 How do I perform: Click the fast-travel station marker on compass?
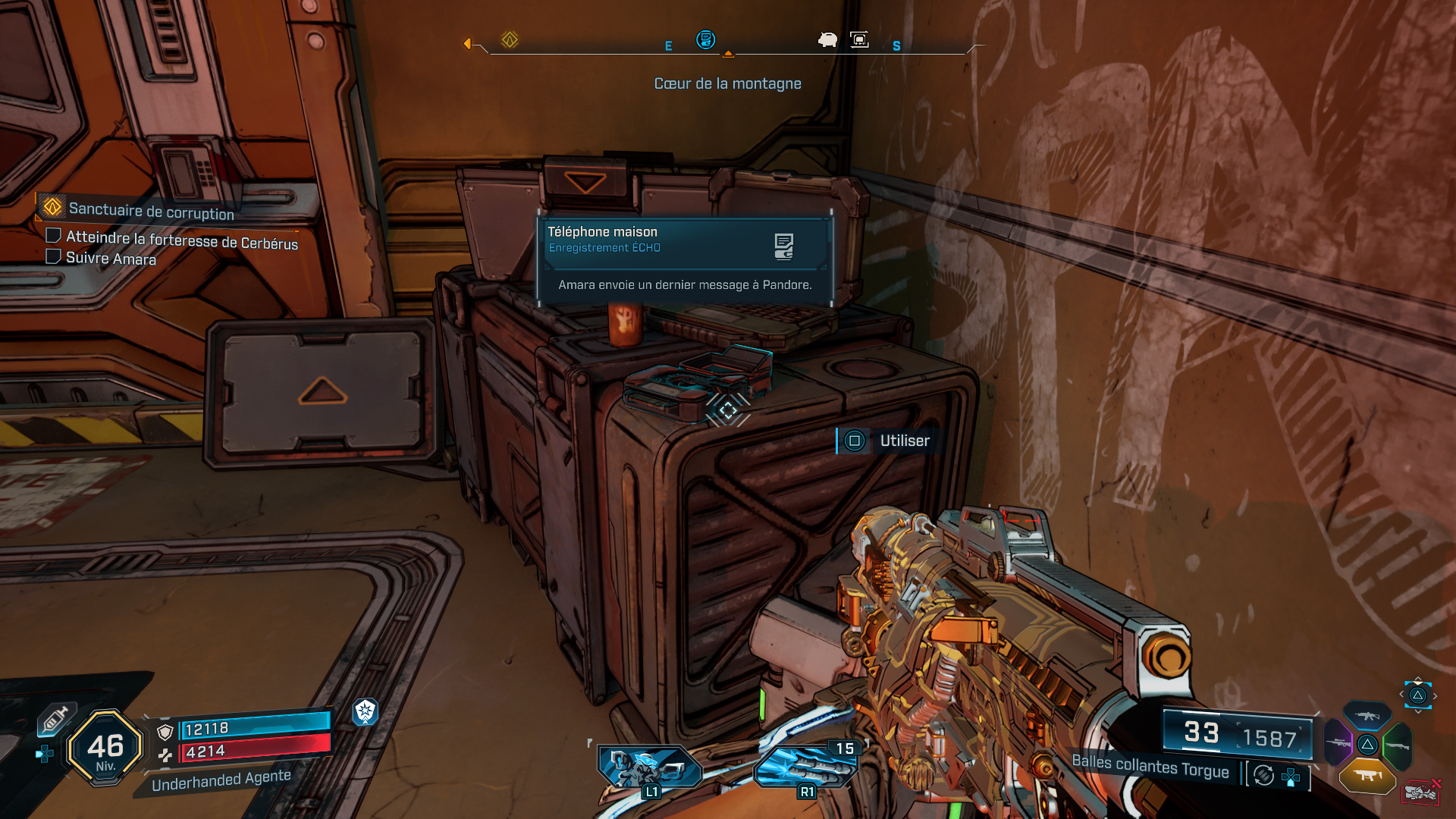pyautogui.click(x=859, y=39)
